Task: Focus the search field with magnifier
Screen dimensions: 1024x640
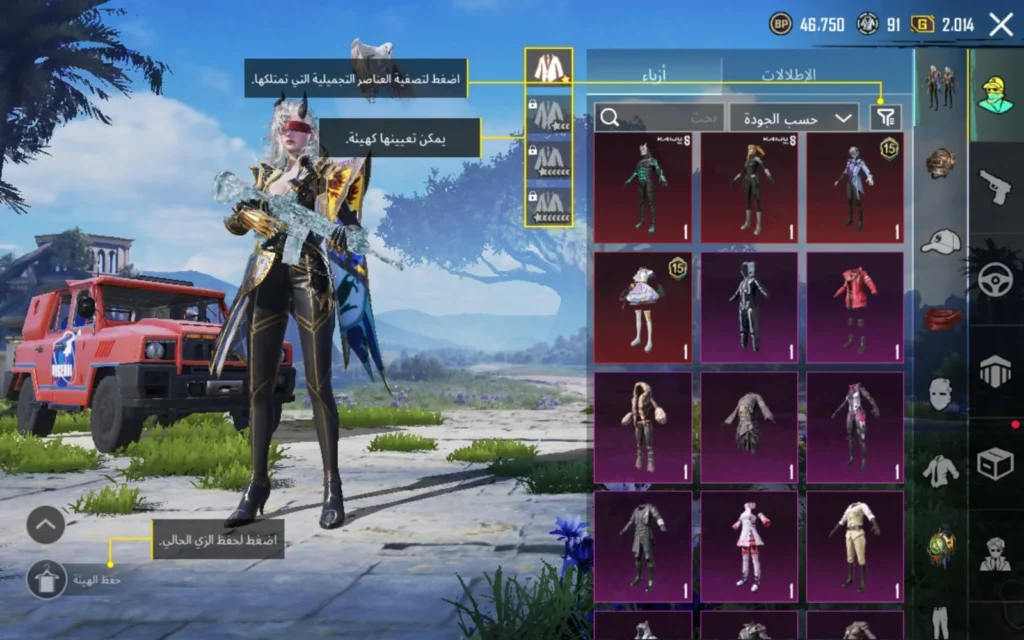Action: pyautogui.click(x=659, y=118)
